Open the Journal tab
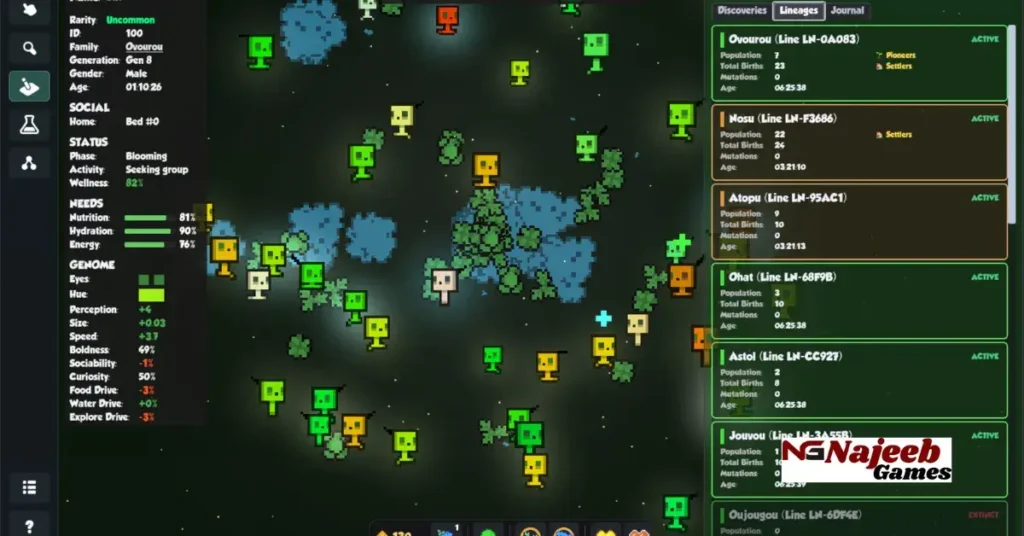The height and width of the screenshot is (536, 1024). [x=847, y=11]
